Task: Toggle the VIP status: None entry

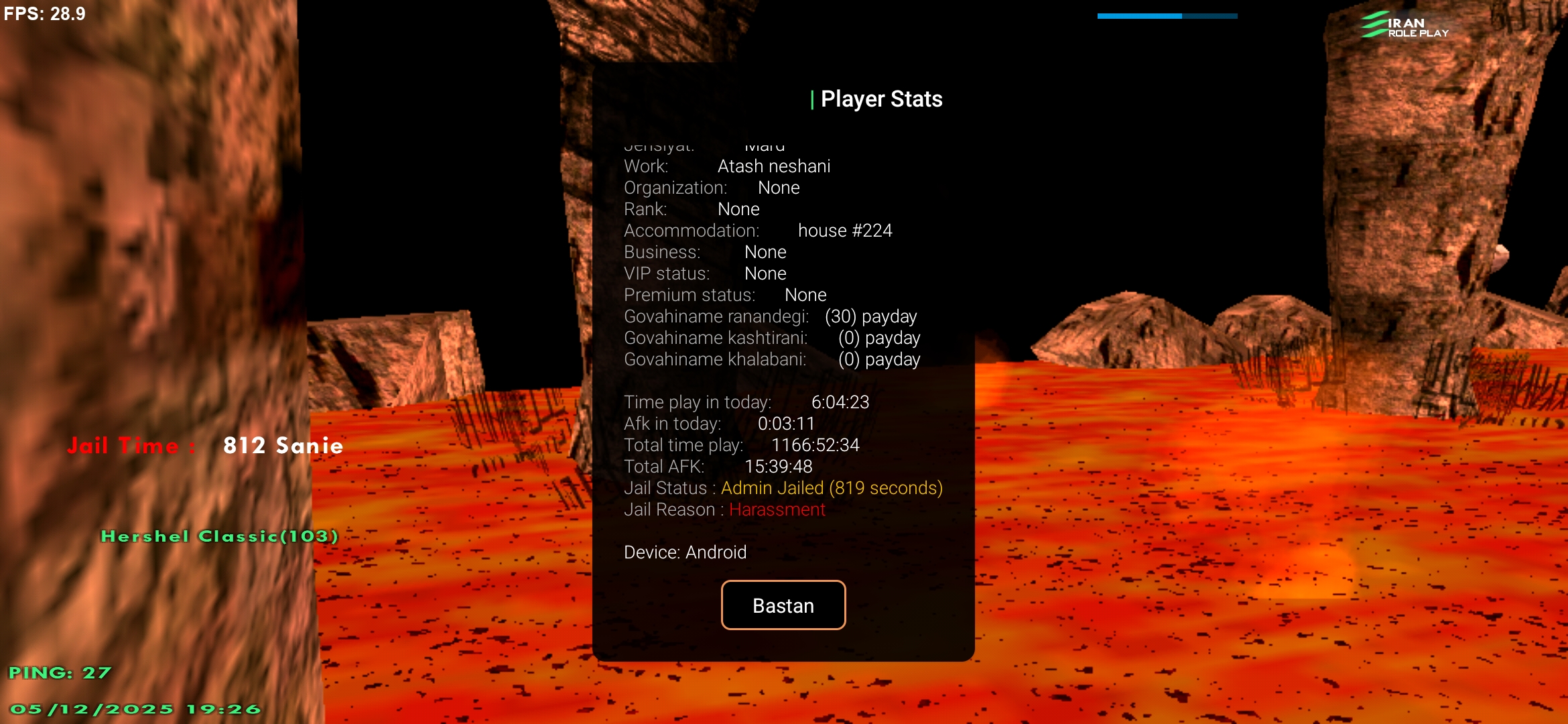Action: click(x=706, y=273)
